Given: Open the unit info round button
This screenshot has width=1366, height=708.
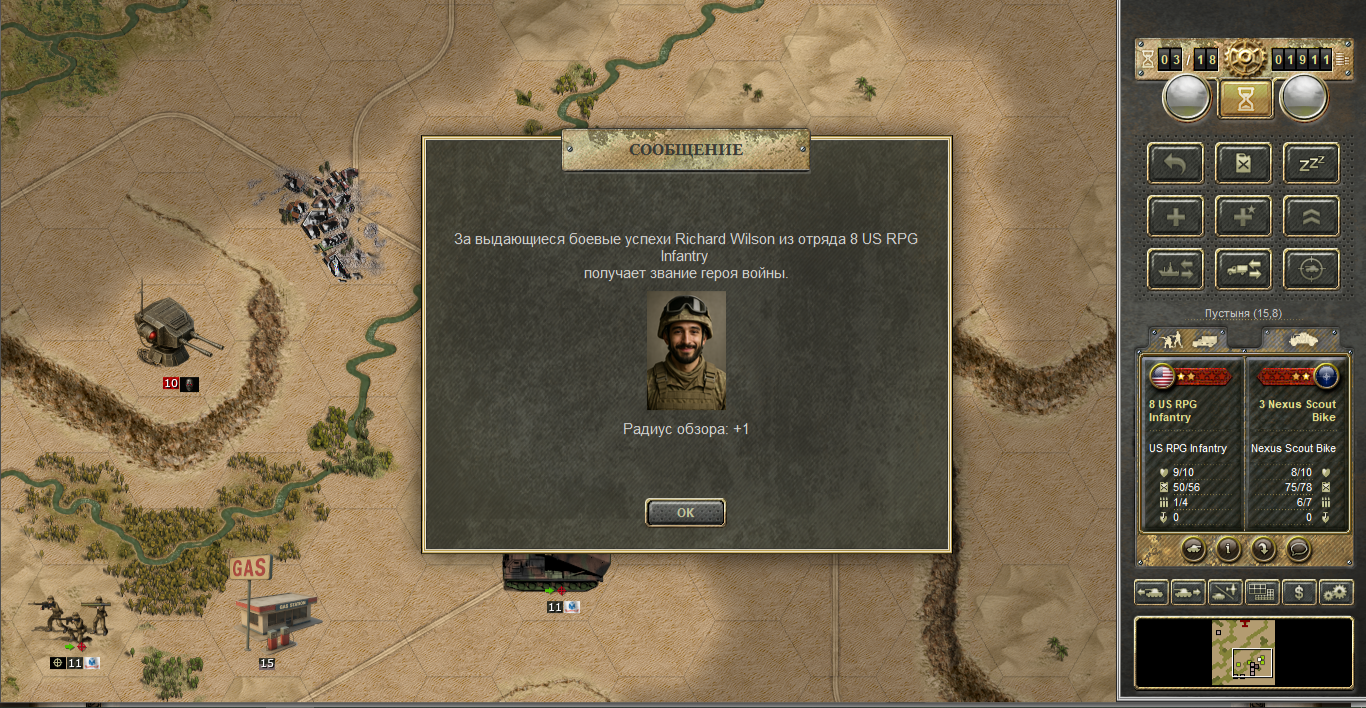Looking at the screenshot, I should pos(1228,548).
